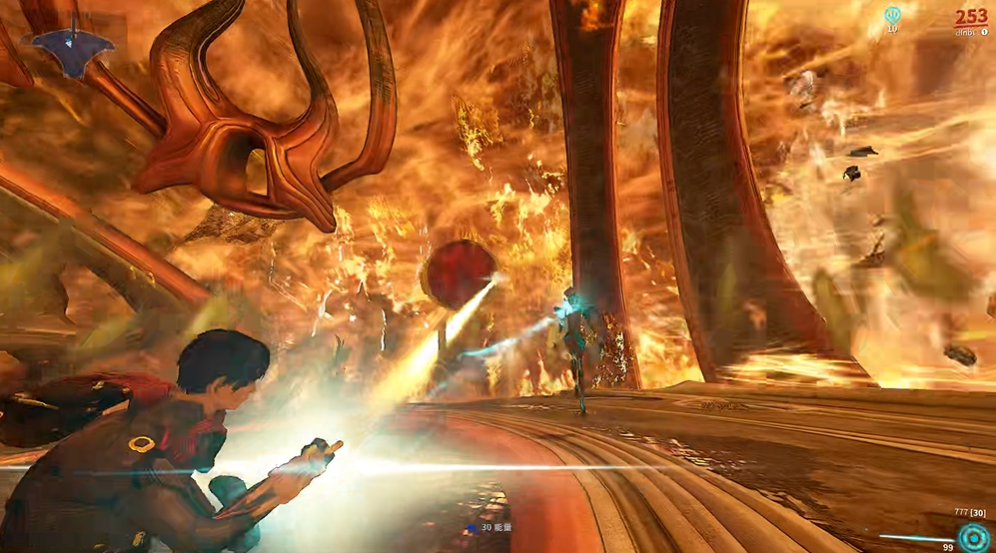Select the teal diamond badge icon
The height and width of the screenshot is (553, 996).
point(892,15)
